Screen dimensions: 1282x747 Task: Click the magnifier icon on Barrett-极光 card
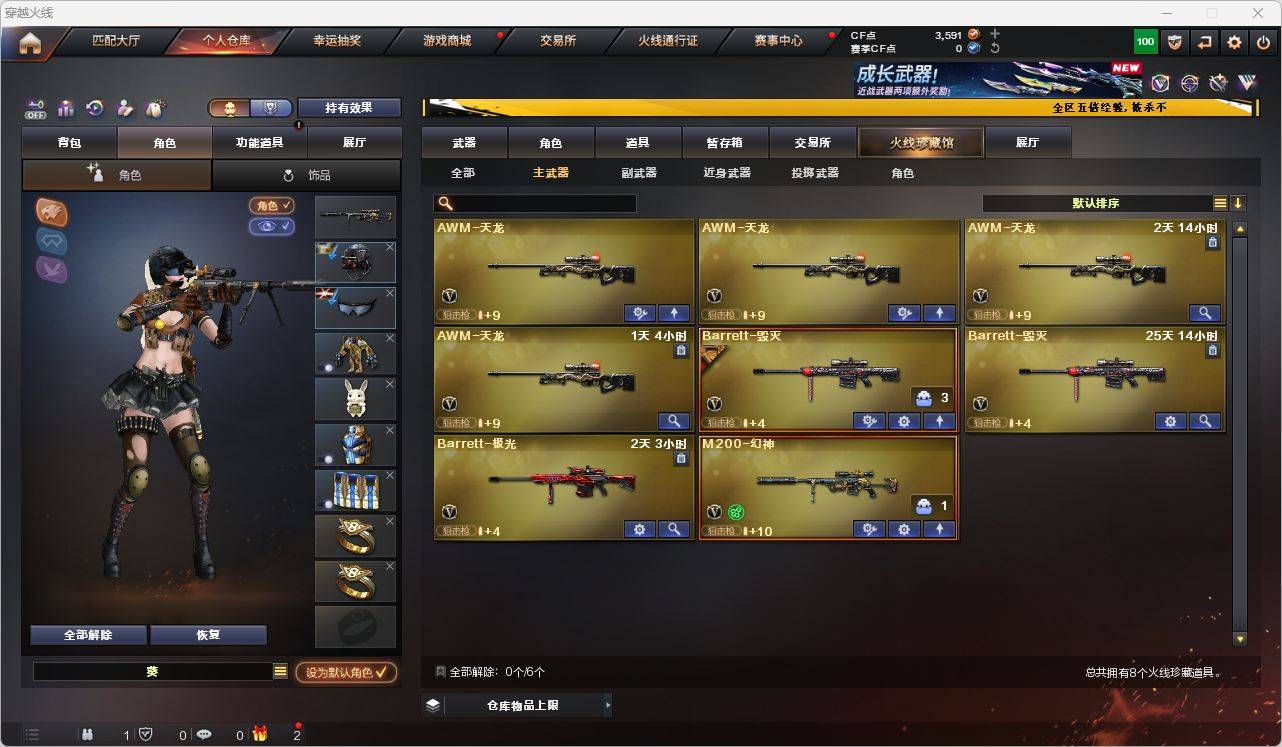[674, 529]
